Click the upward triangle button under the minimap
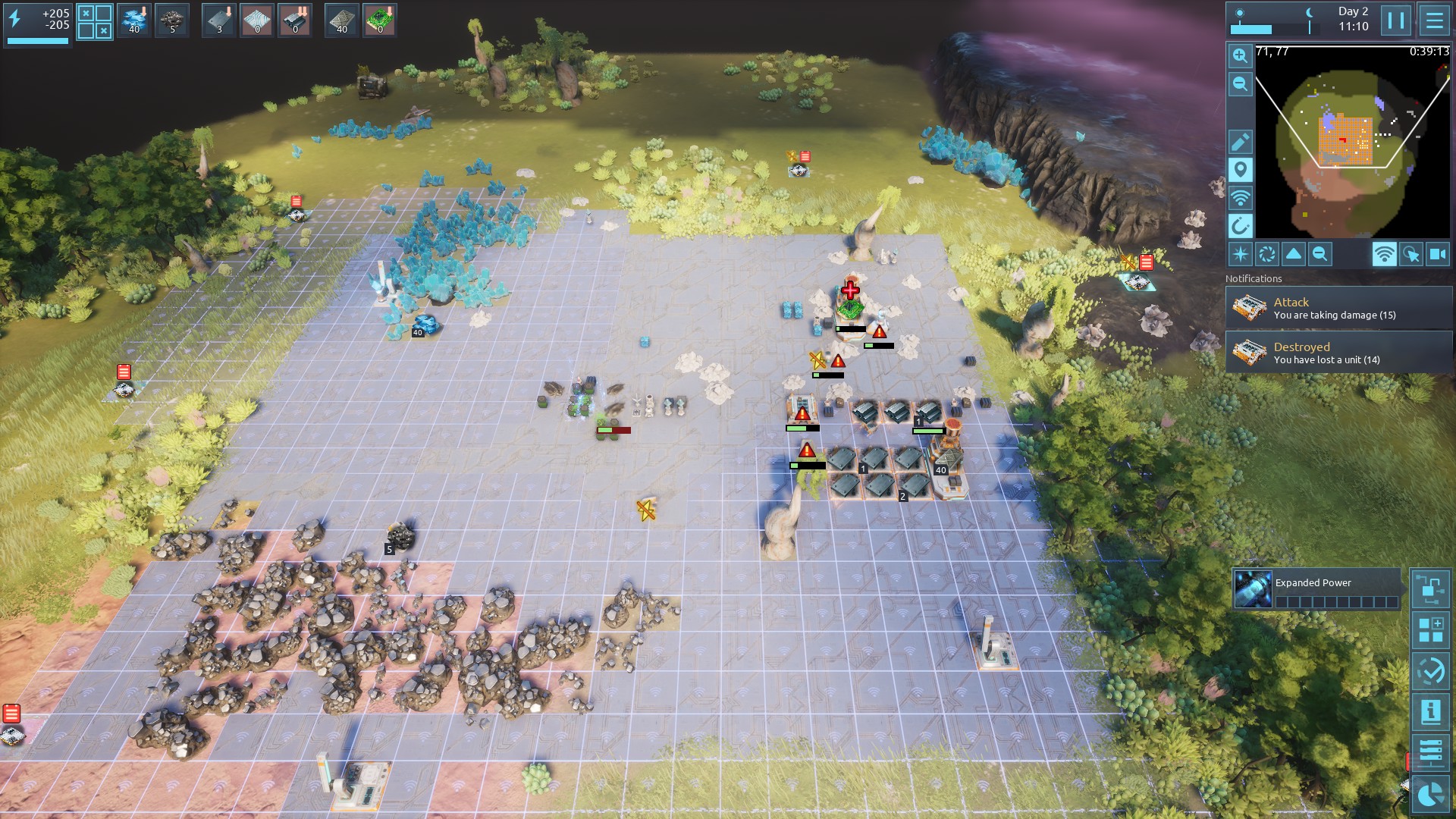This screenshot has width=1456, height=819. pyautogui.click(x=1294, y=255)
